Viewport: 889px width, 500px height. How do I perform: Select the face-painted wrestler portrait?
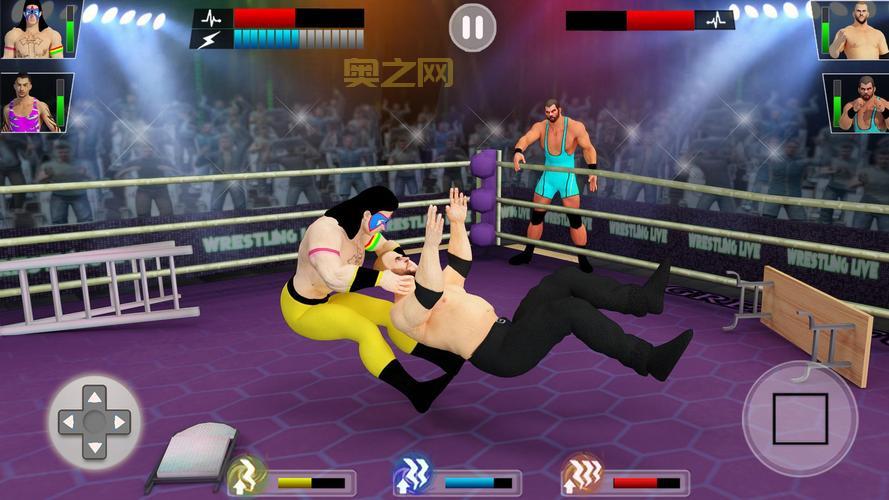pos(33,30)
